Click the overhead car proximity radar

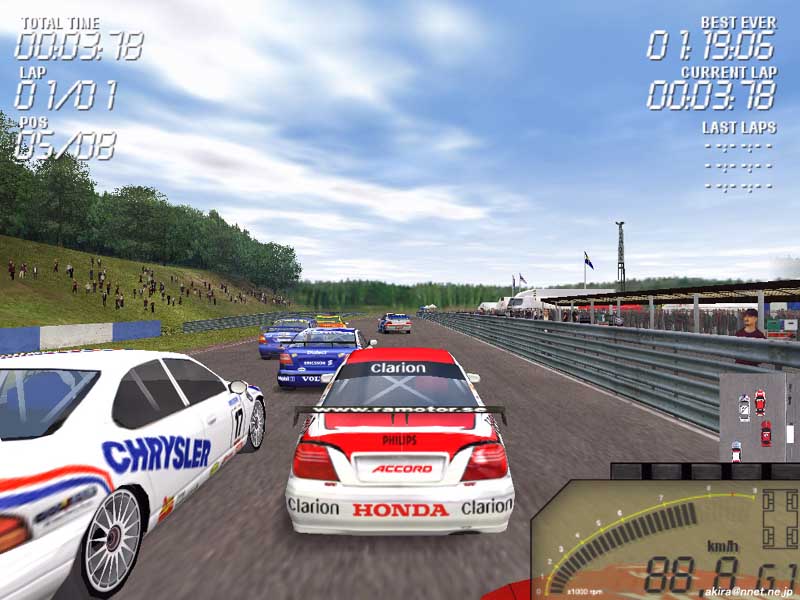pyautogui.click(x=758, y=417)
